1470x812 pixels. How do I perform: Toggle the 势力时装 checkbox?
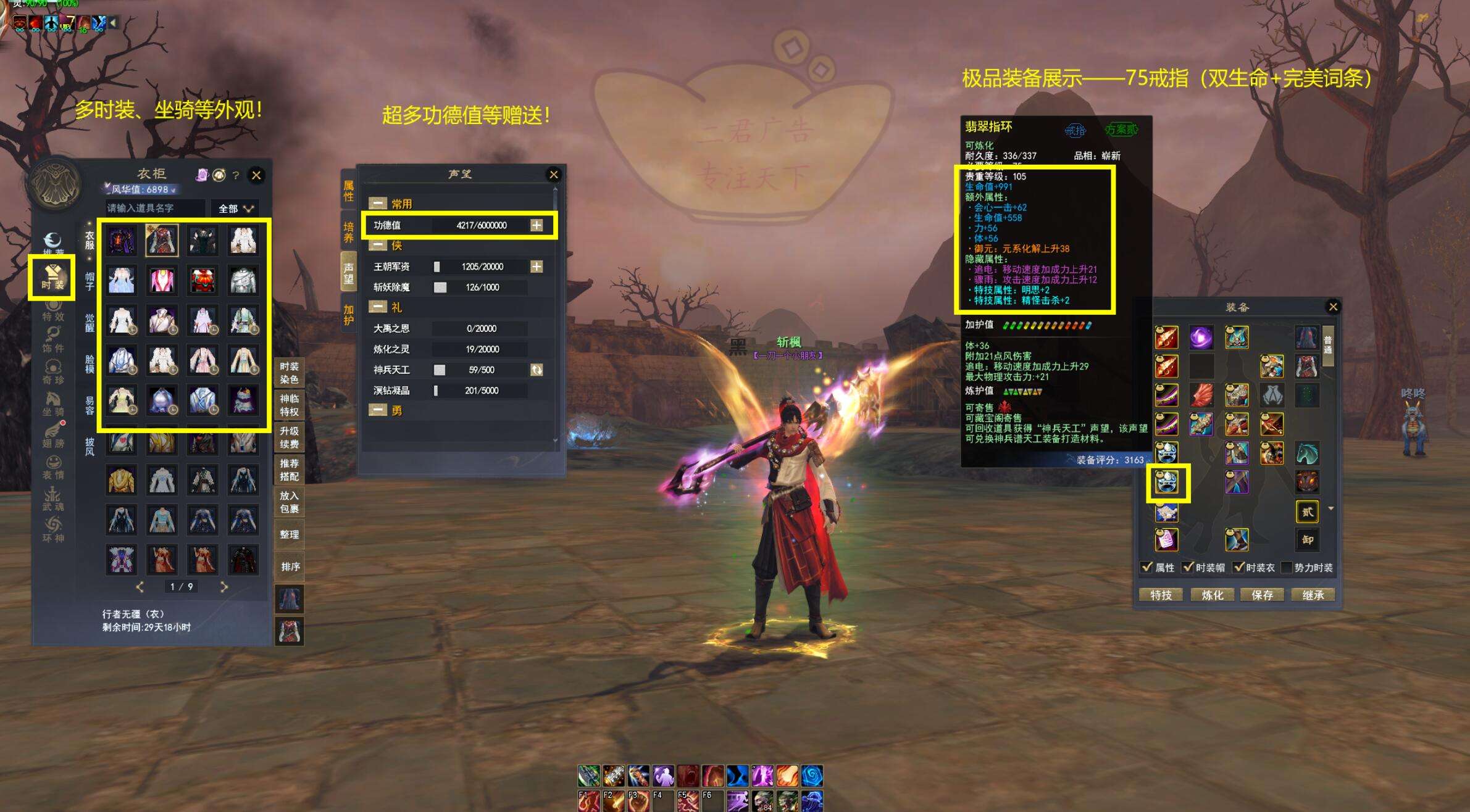(x=1287, y=568)
